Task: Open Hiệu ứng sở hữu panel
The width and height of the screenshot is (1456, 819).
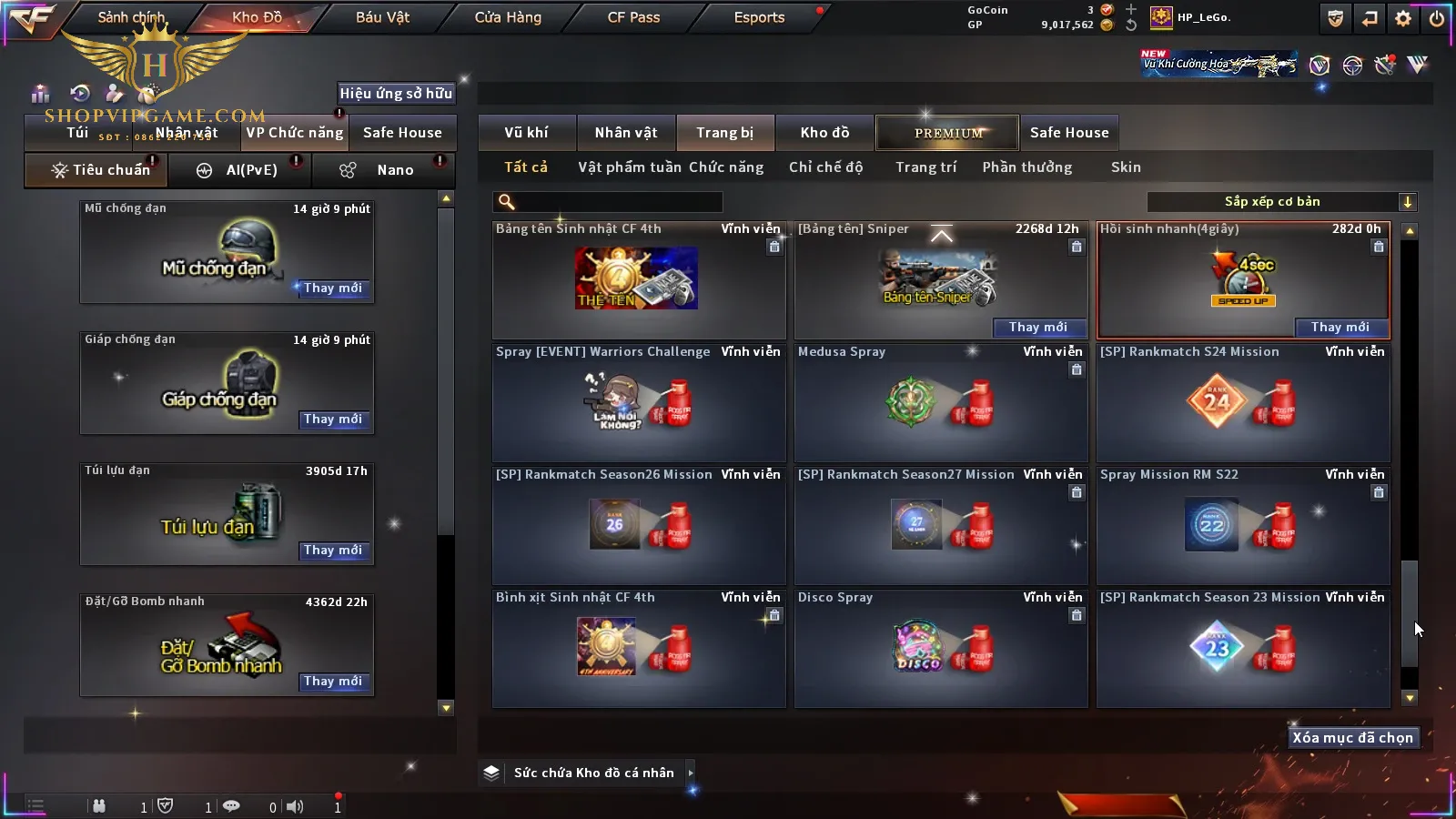Action: 396,94
